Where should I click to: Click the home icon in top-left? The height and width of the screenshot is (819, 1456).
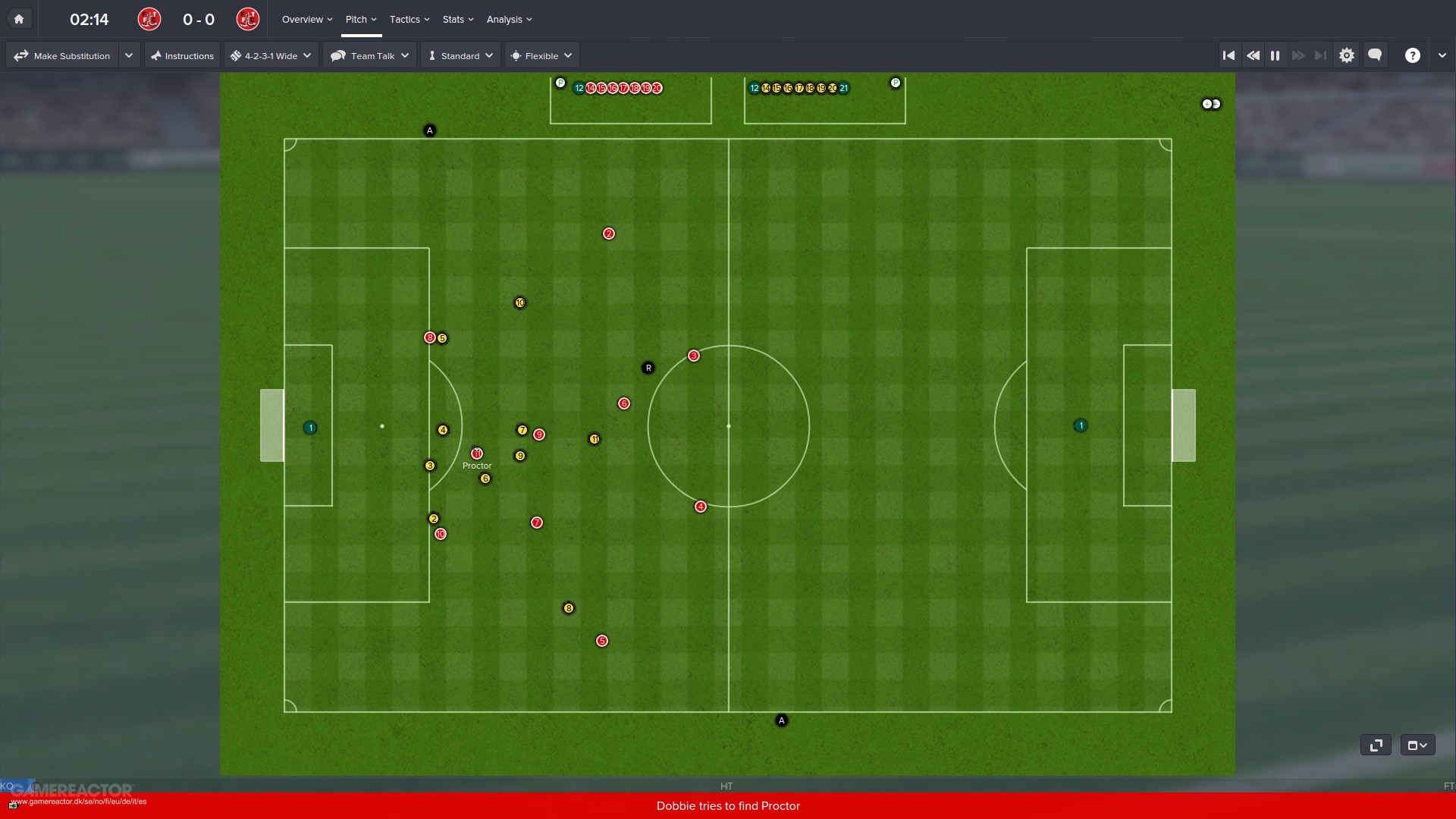(19, 18)
